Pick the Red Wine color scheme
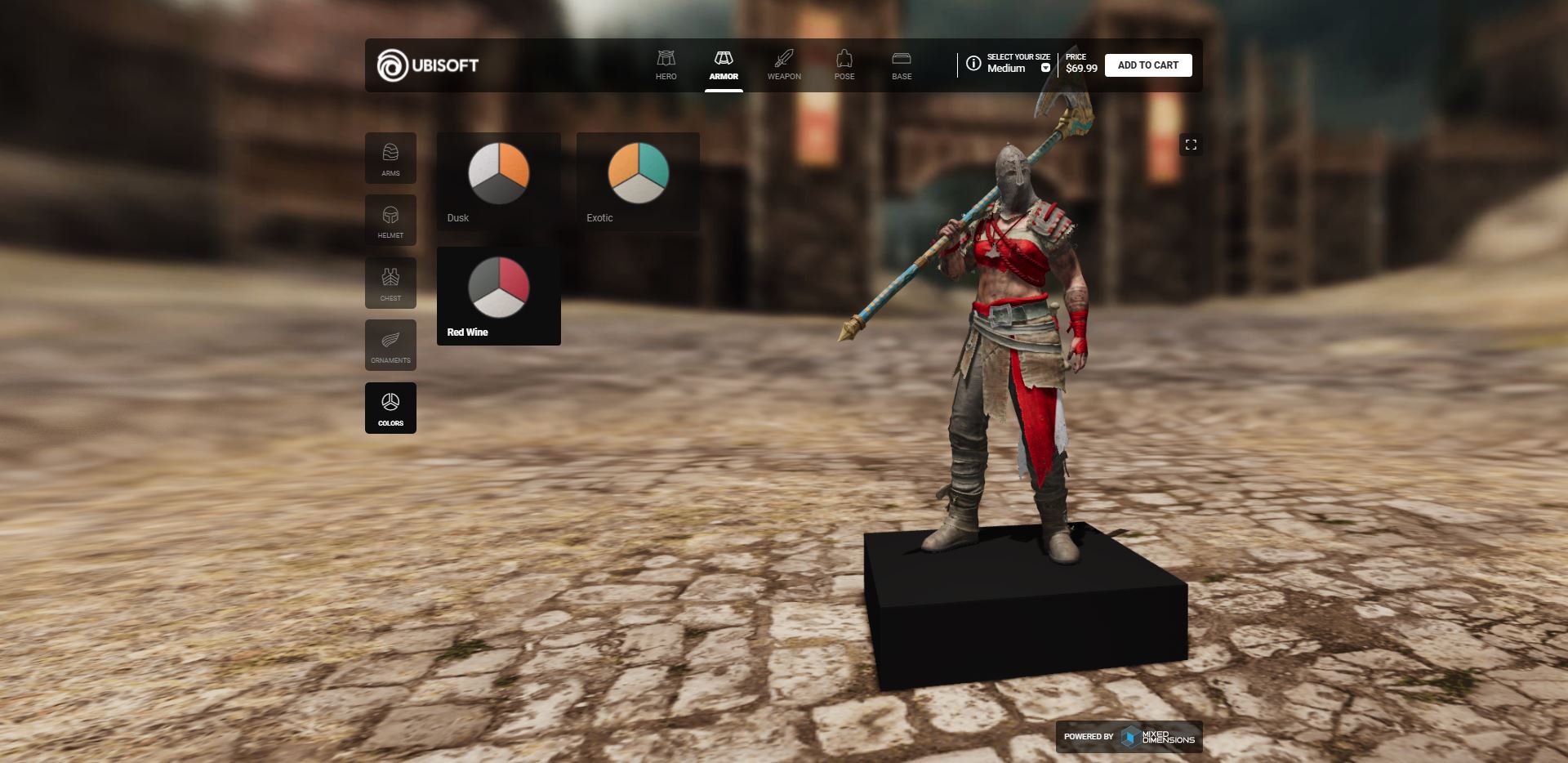This screenshot has height=763, width=1568. tap(498, 296)
